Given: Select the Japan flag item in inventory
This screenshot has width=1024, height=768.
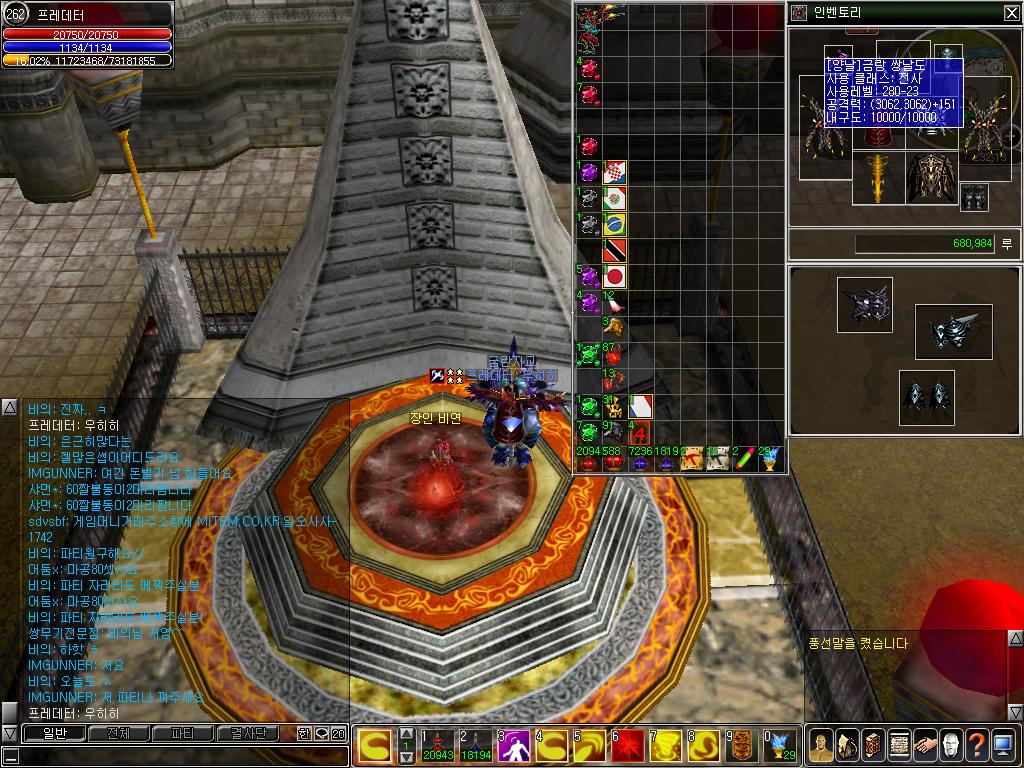Looking at the screenshot, I should 614,276.
